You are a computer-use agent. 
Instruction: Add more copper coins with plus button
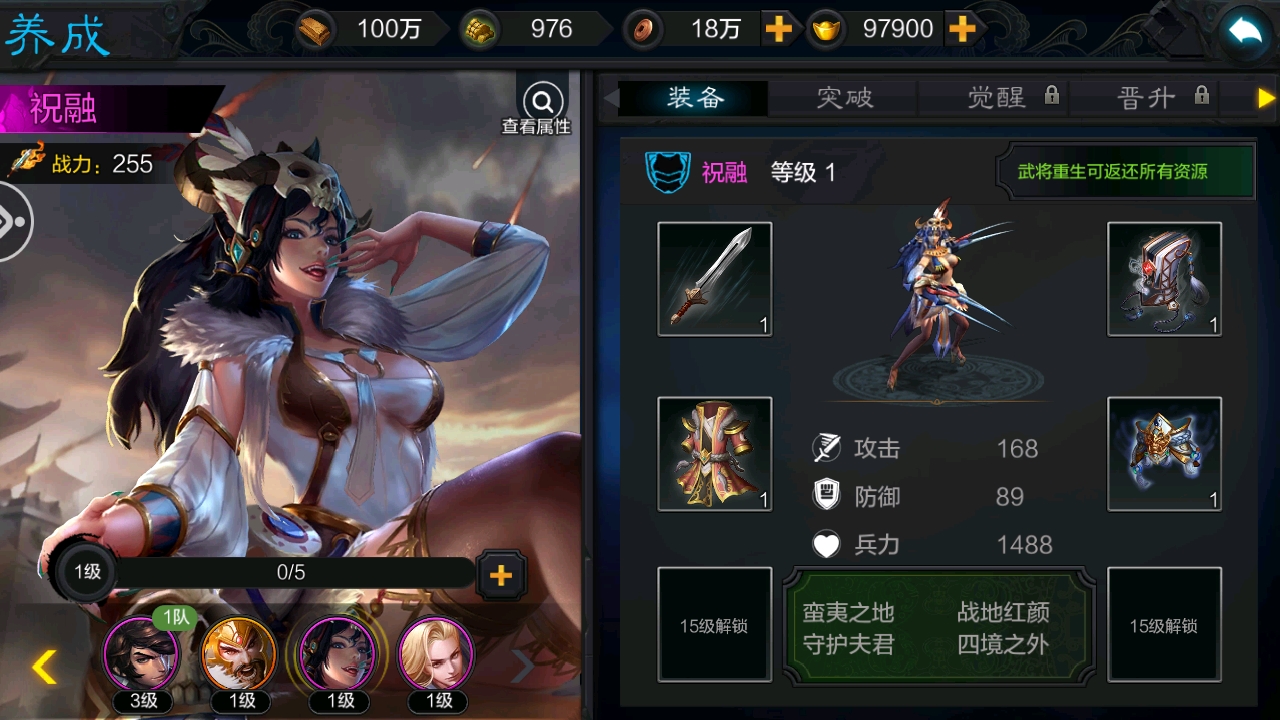[x=778, y=30]
